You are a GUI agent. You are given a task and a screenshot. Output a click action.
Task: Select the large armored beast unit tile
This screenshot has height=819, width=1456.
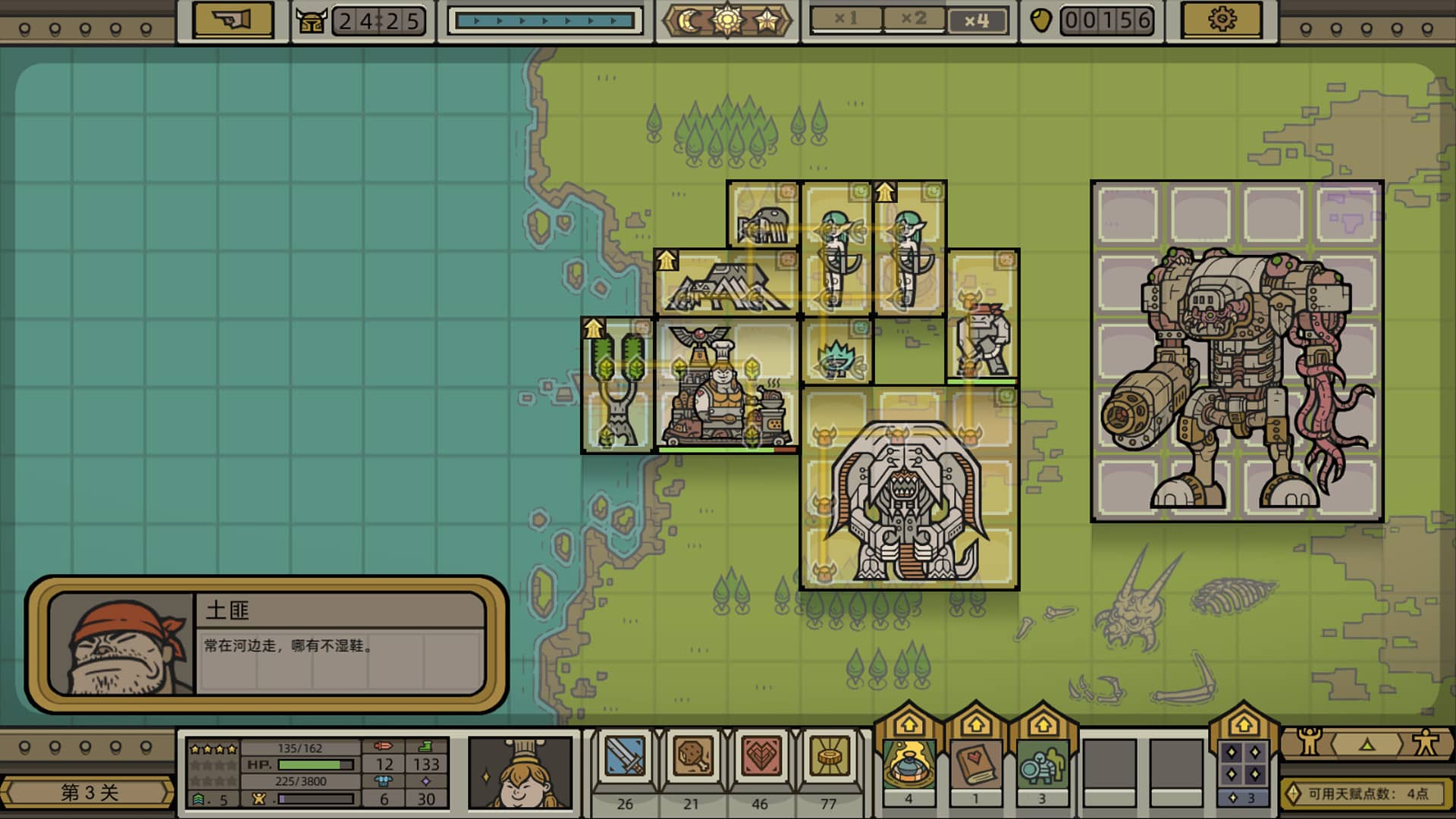(909, 489)
